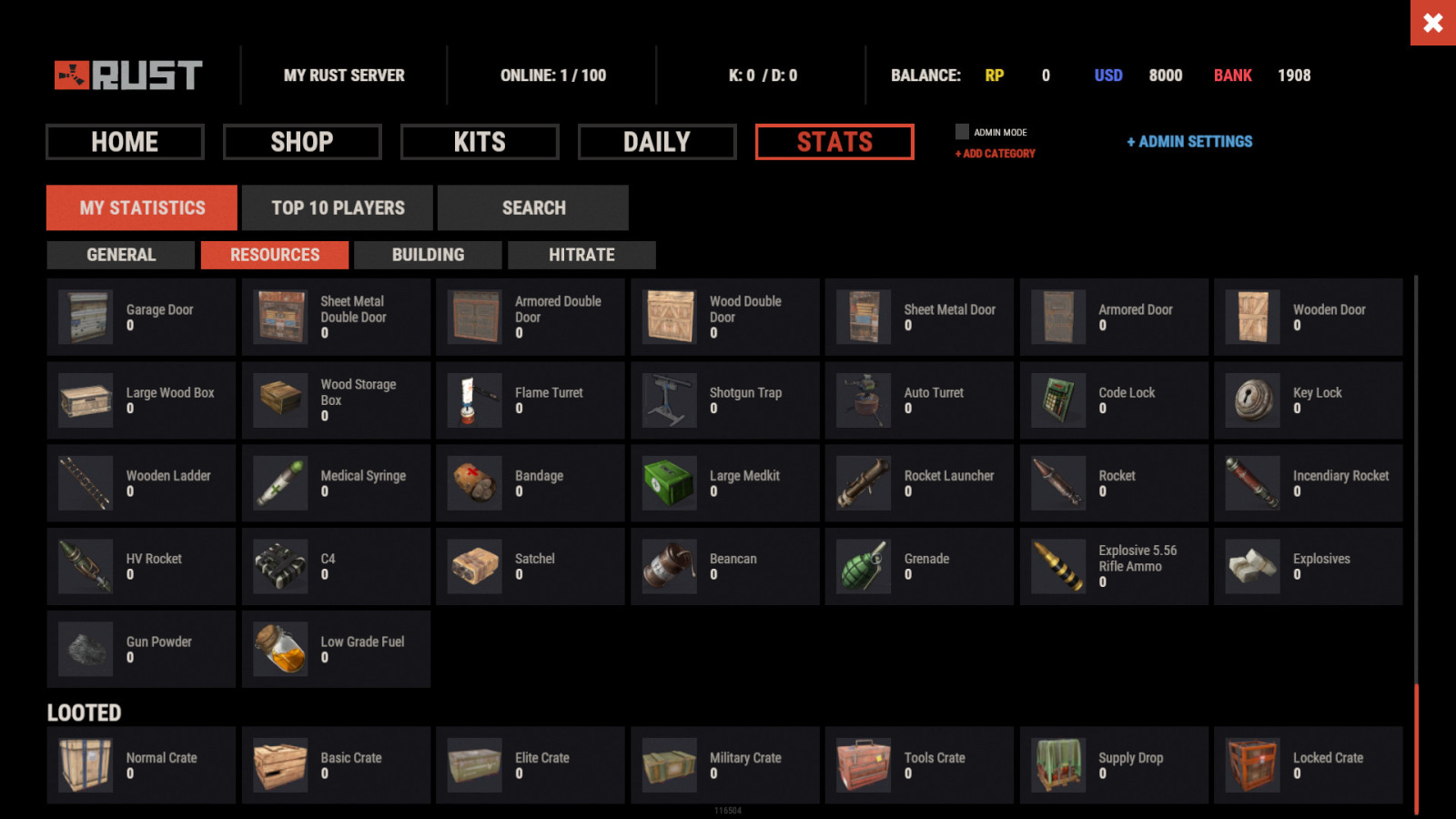Viewport: 1456px width, 819px height.
Task: Select the Supply Drop looted tile
Action: (1114, 765)
